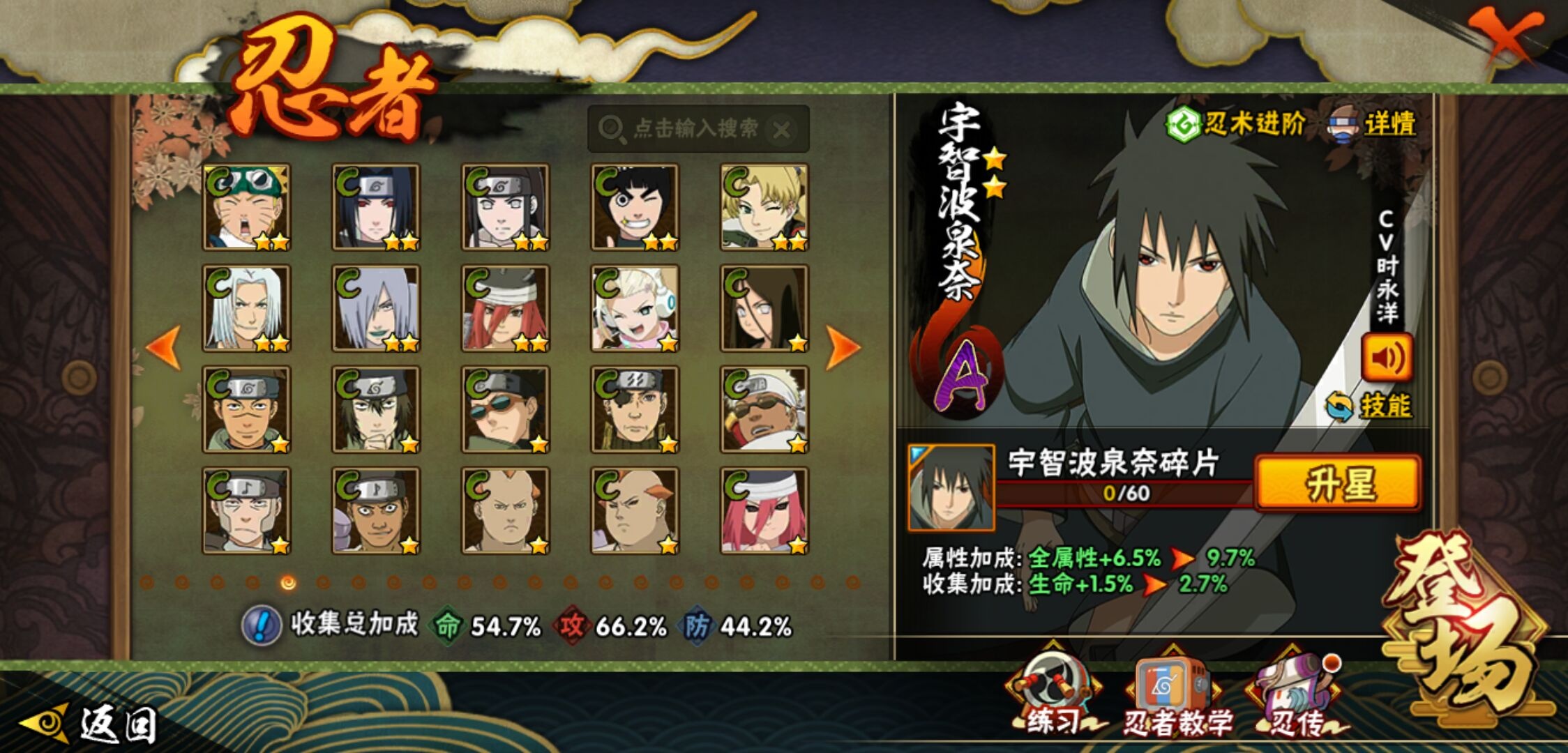This screenshot has width=1568, height=753.
Task: Open the 忍传 scroll menu
Action: pos(1296,697)
